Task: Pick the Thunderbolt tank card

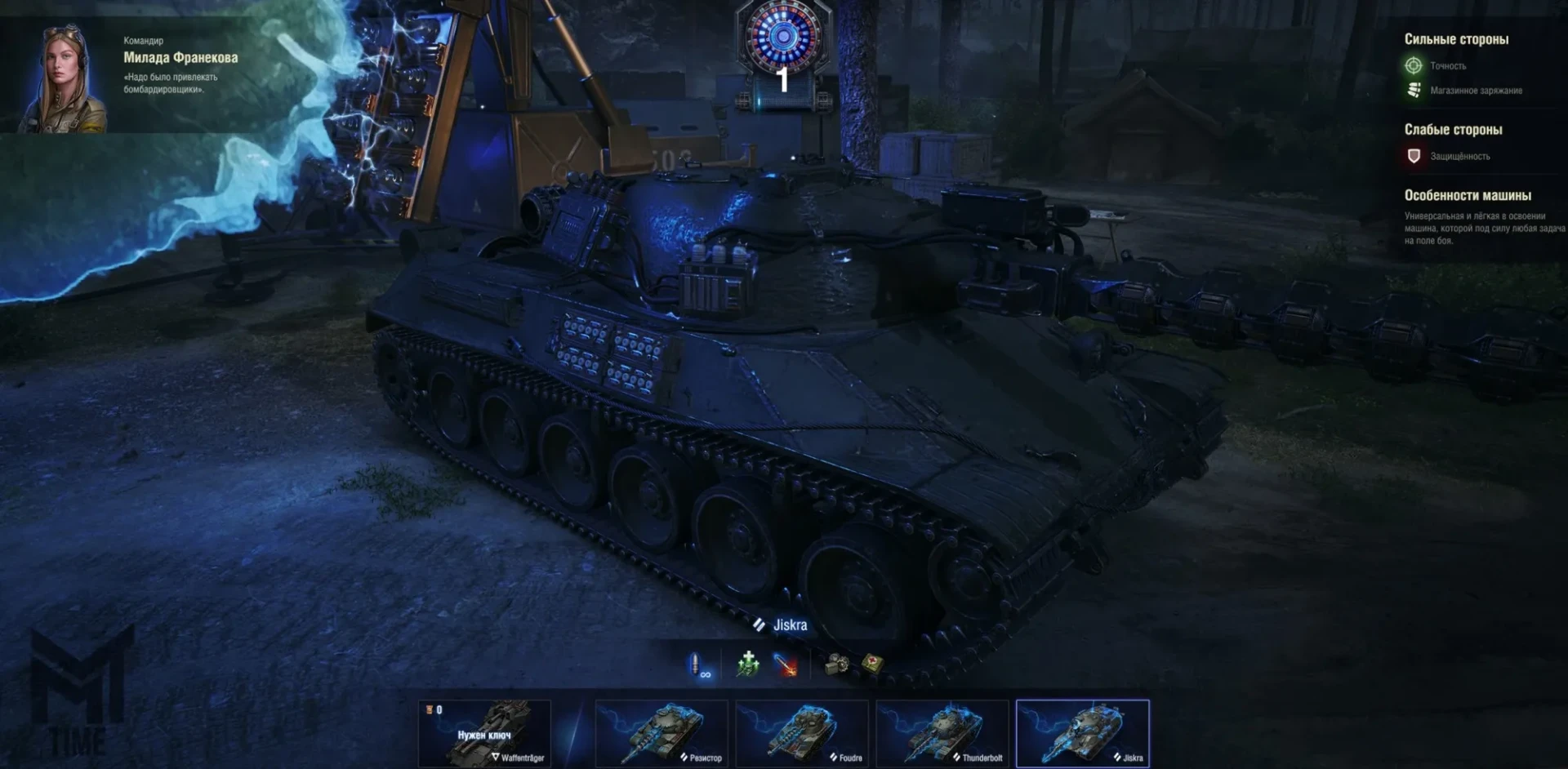Action: click(x=942, y=733)
